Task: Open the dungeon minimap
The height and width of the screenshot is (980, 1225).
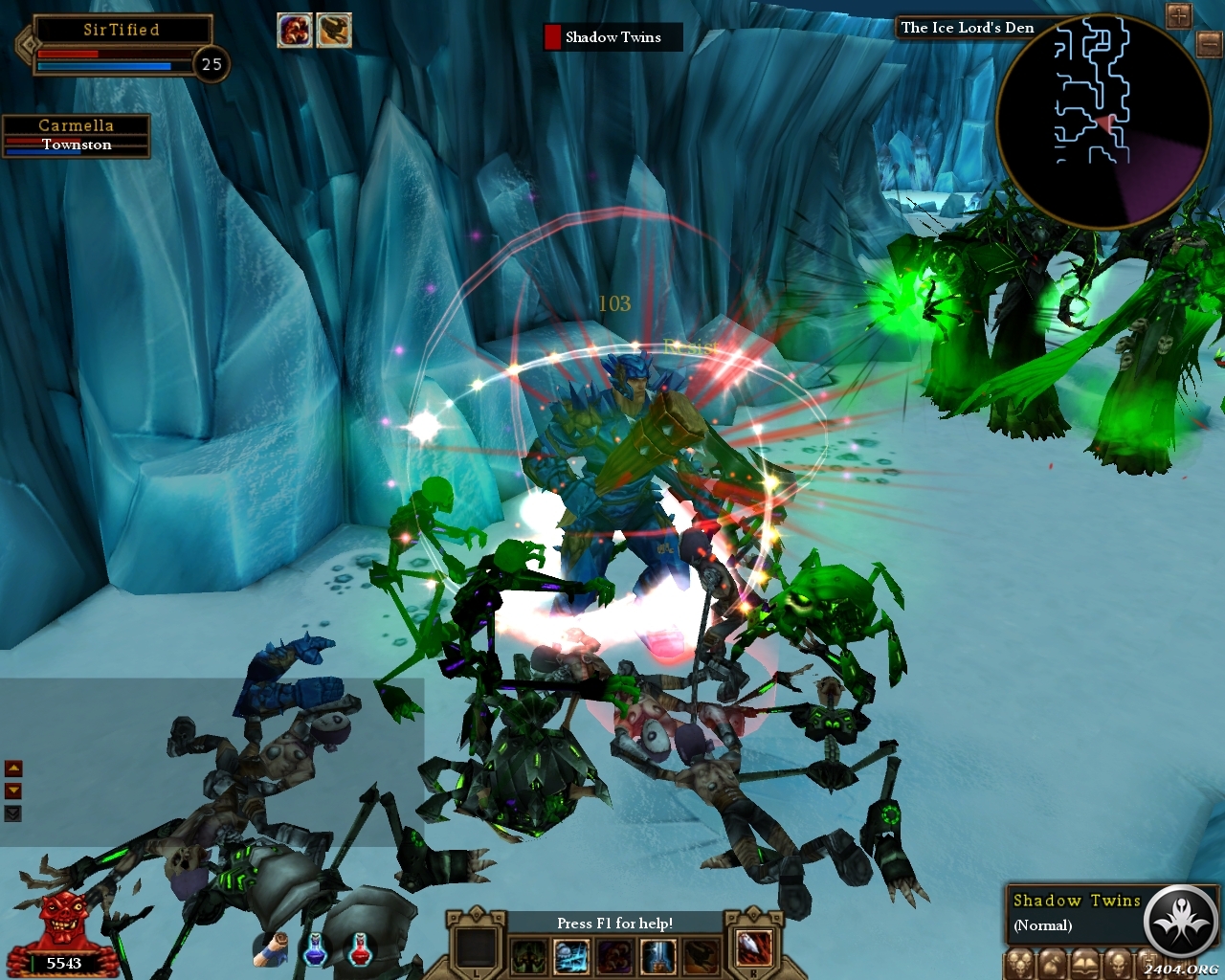Action: 1102,121
